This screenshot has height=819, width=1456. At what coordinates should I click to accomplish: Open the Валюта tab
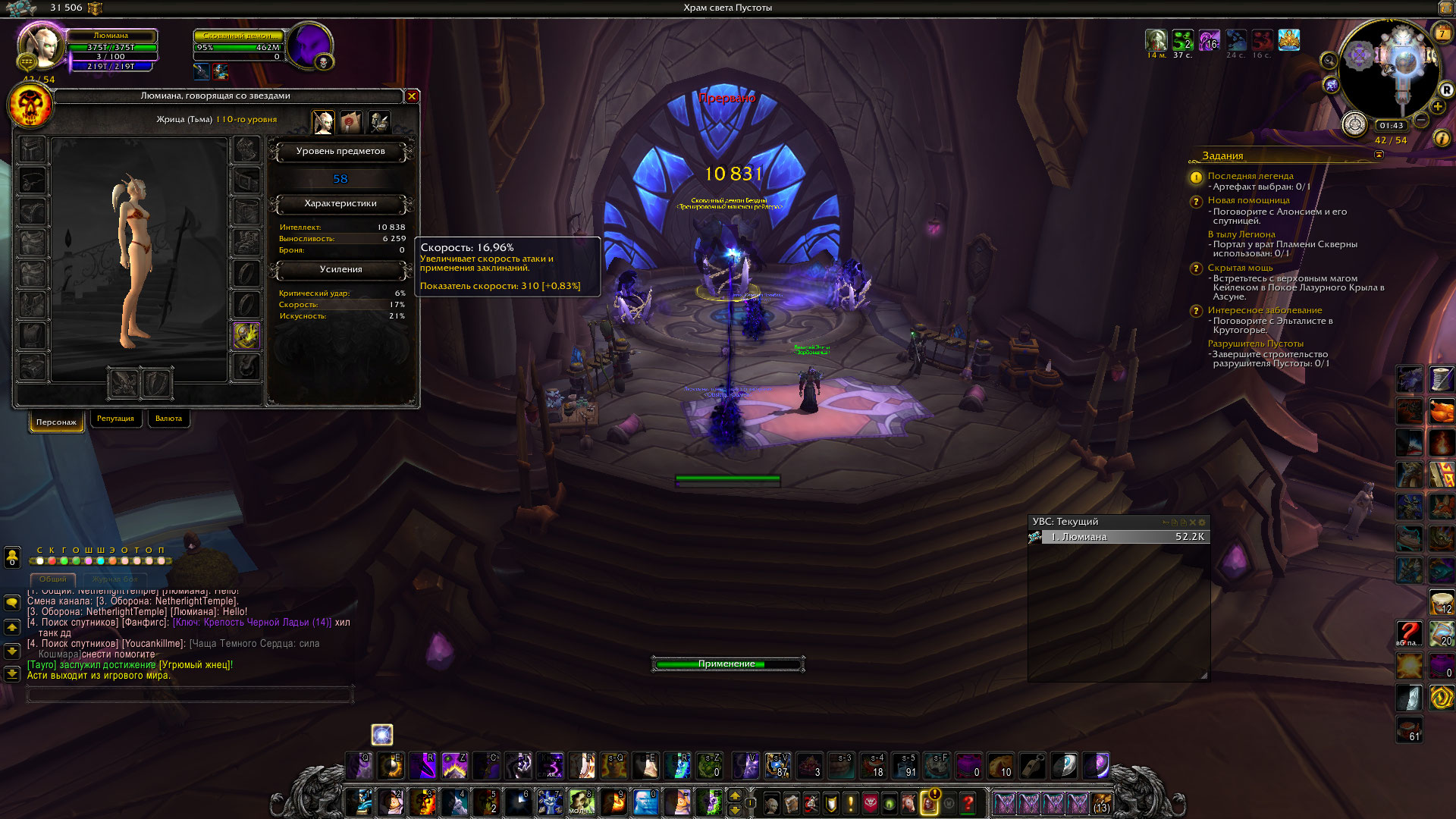coord(168,419)
